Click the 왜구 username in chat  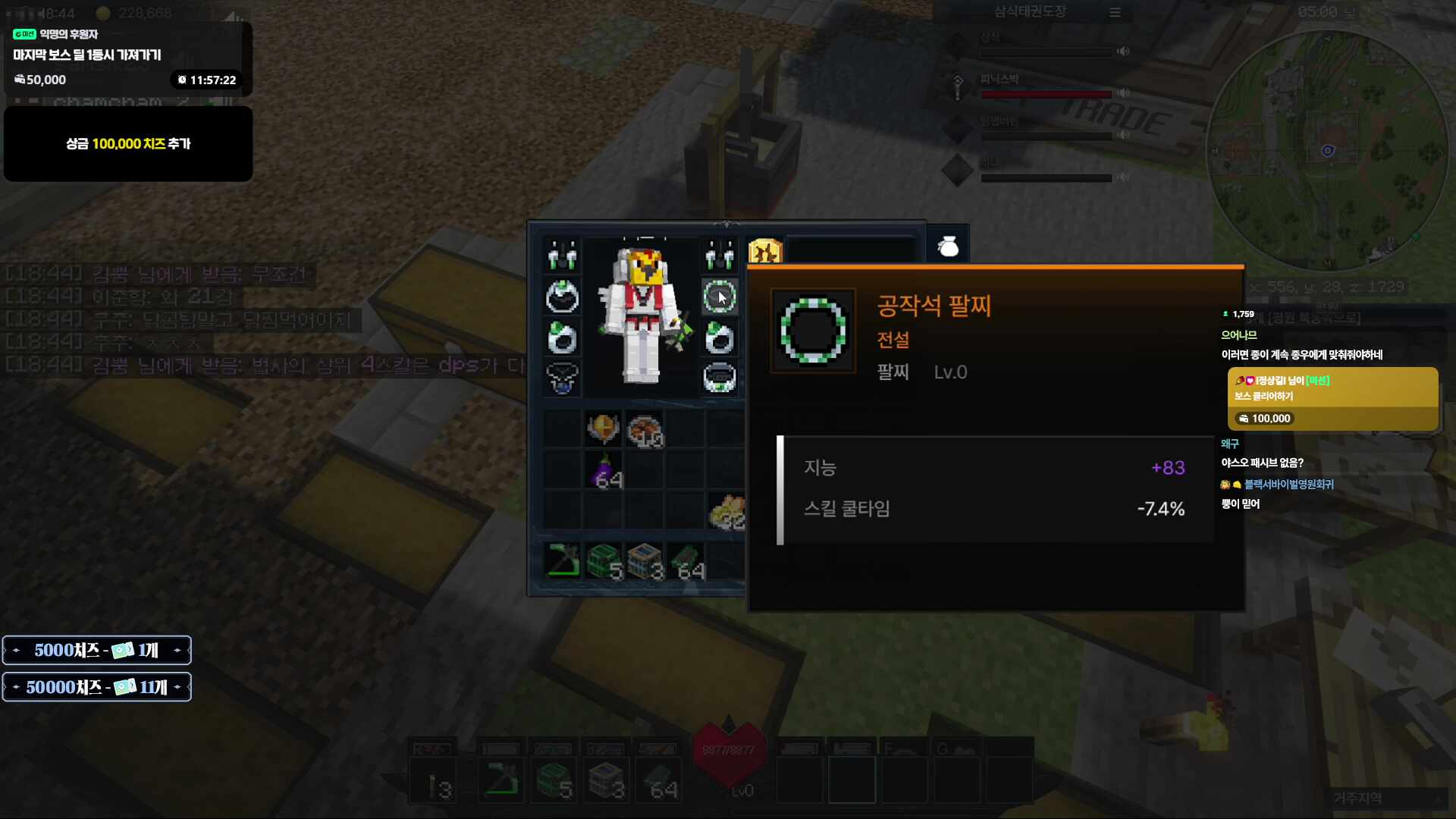pos(1228,444)
